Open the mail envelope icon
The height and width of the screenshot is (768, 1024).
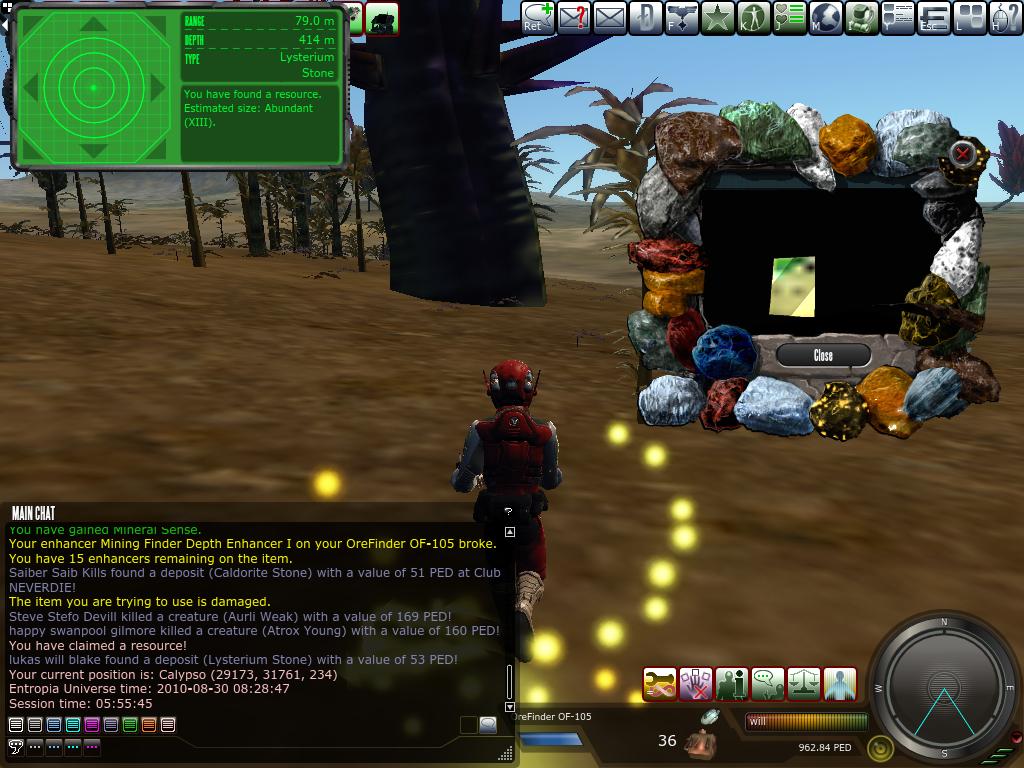pyautogui.click(x=609, y=17)
